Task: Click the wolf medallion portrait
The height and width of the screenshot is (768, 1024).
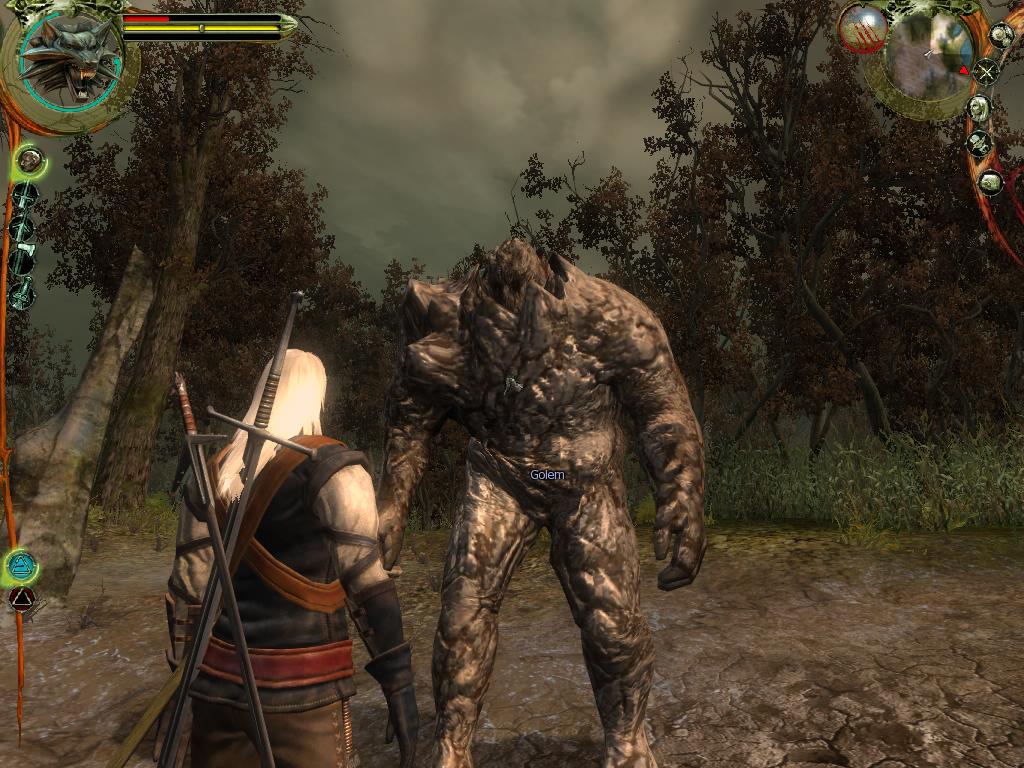Action: pos(70,62)
